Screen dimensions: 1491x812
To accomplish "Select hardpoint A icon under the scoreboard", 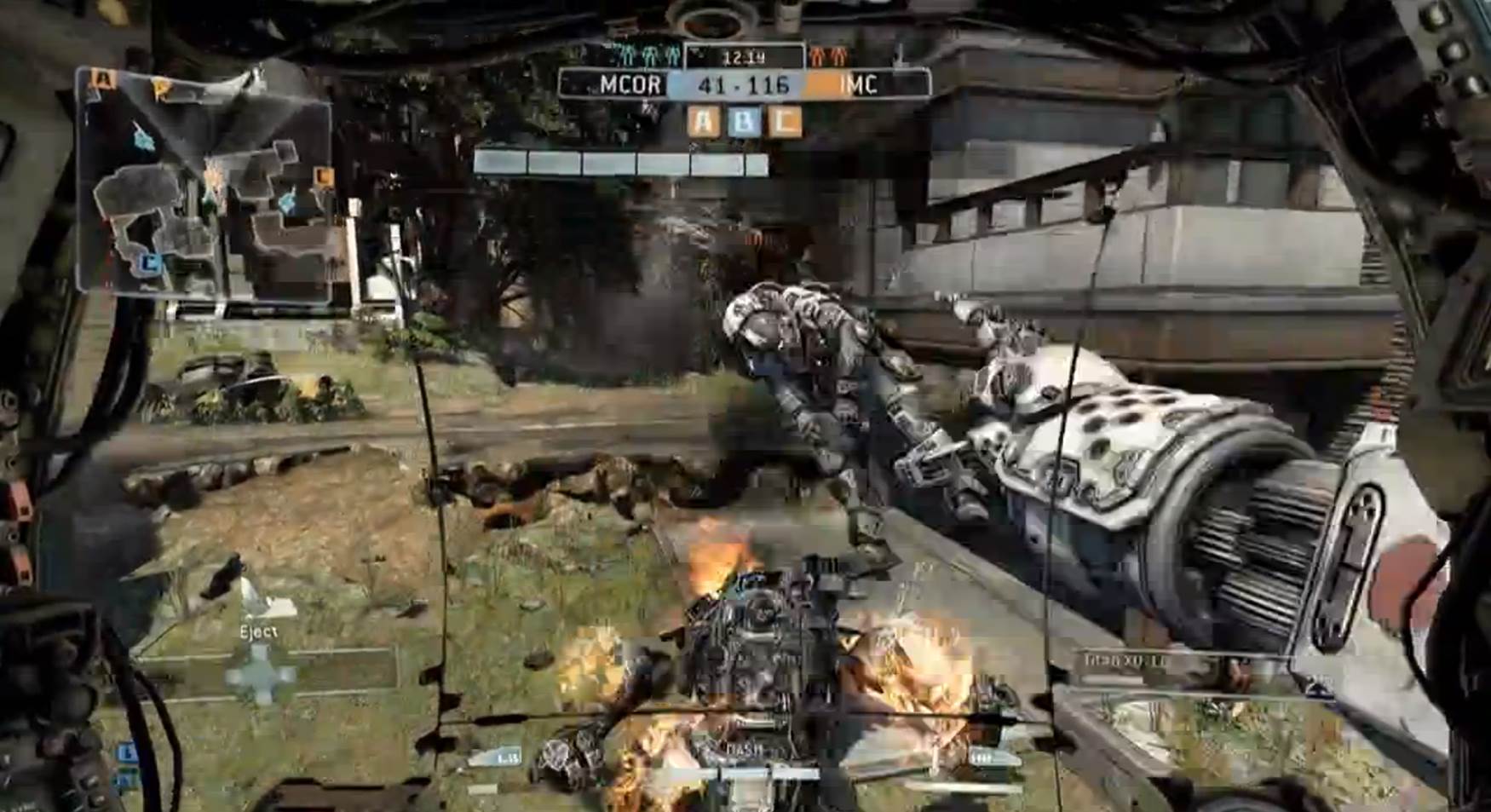I will point(704,122).
